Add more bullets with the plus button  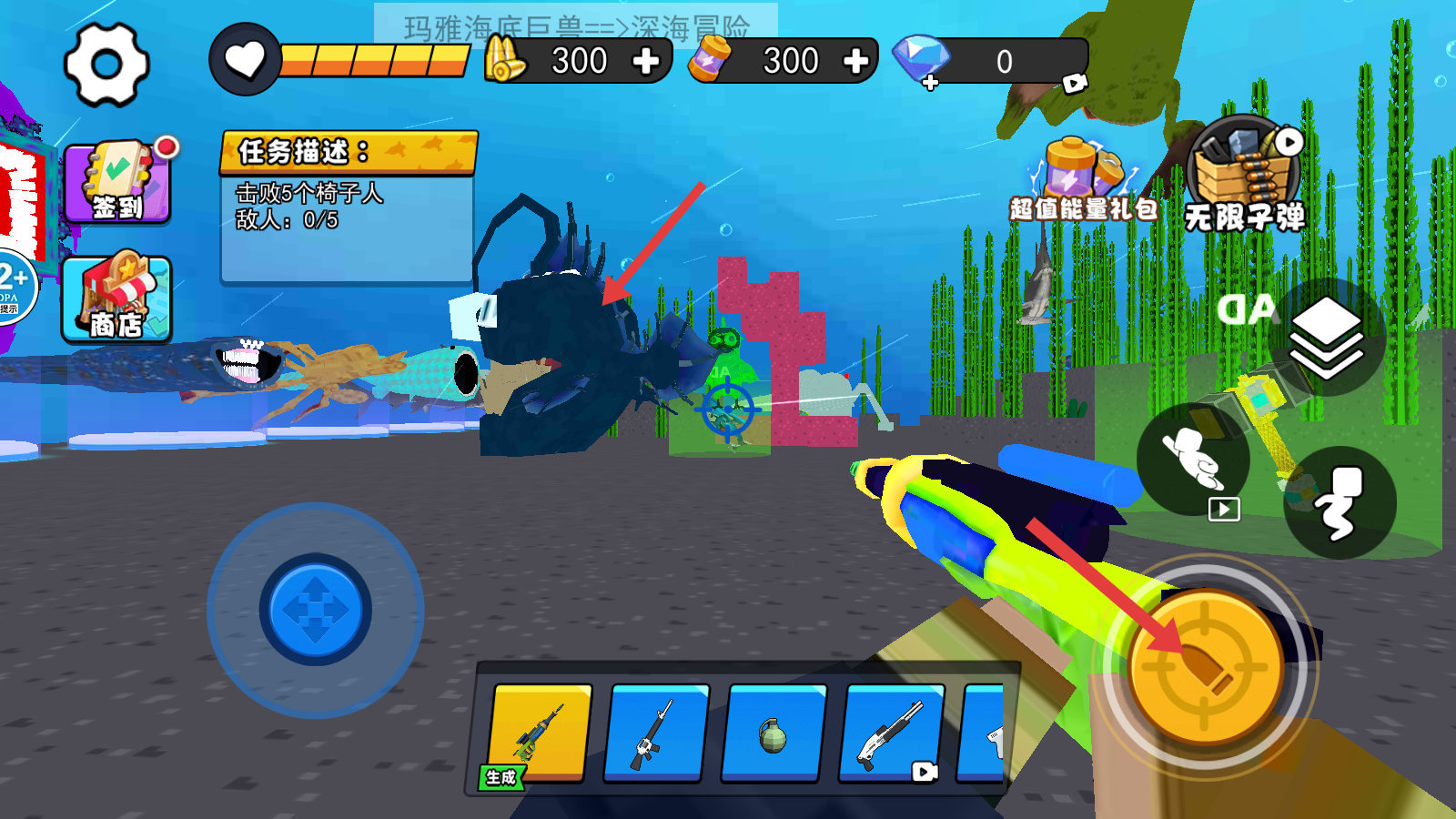645,62
